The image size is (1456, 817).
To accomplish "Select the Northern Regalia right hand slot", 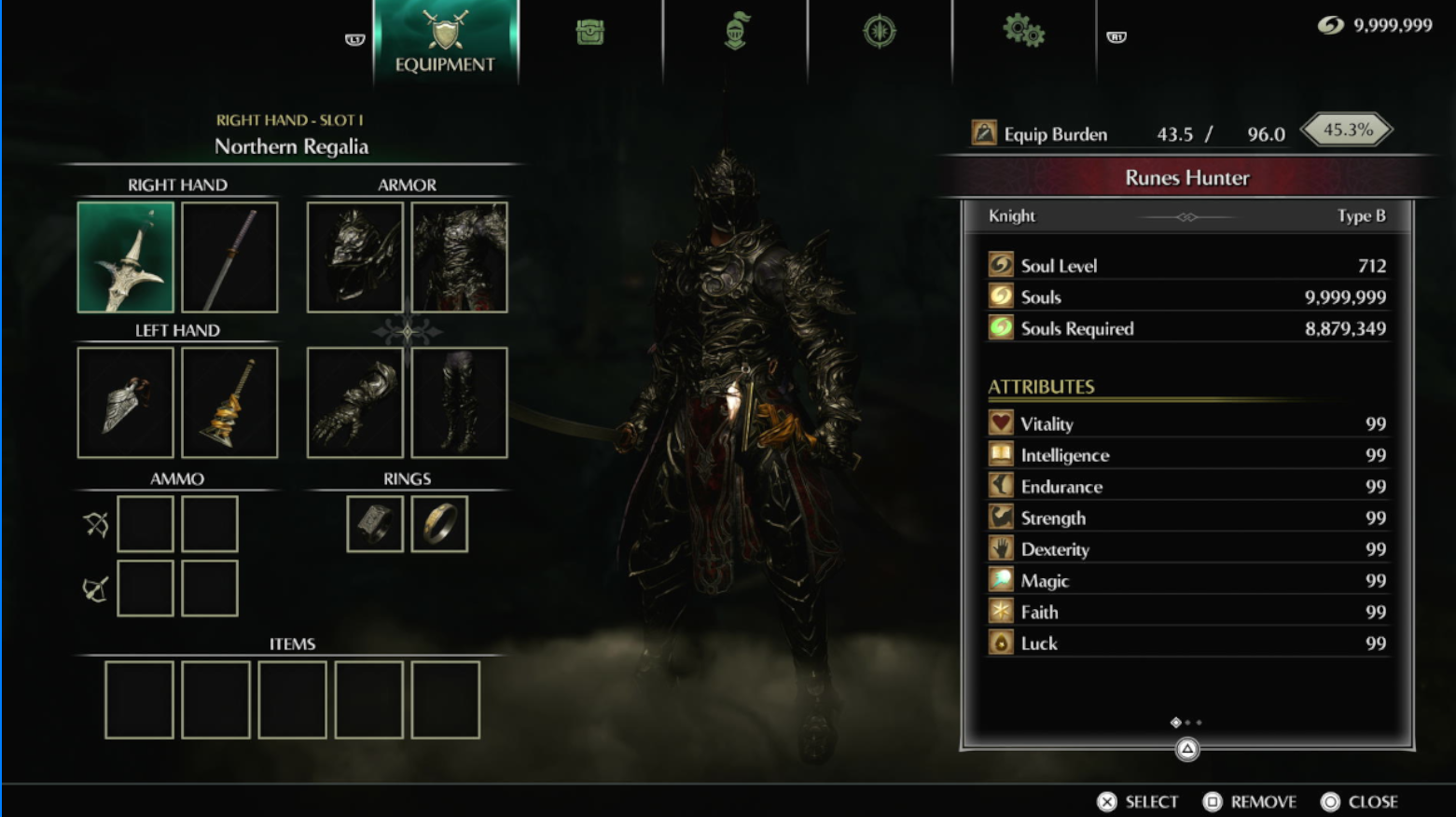I will 126,256.
